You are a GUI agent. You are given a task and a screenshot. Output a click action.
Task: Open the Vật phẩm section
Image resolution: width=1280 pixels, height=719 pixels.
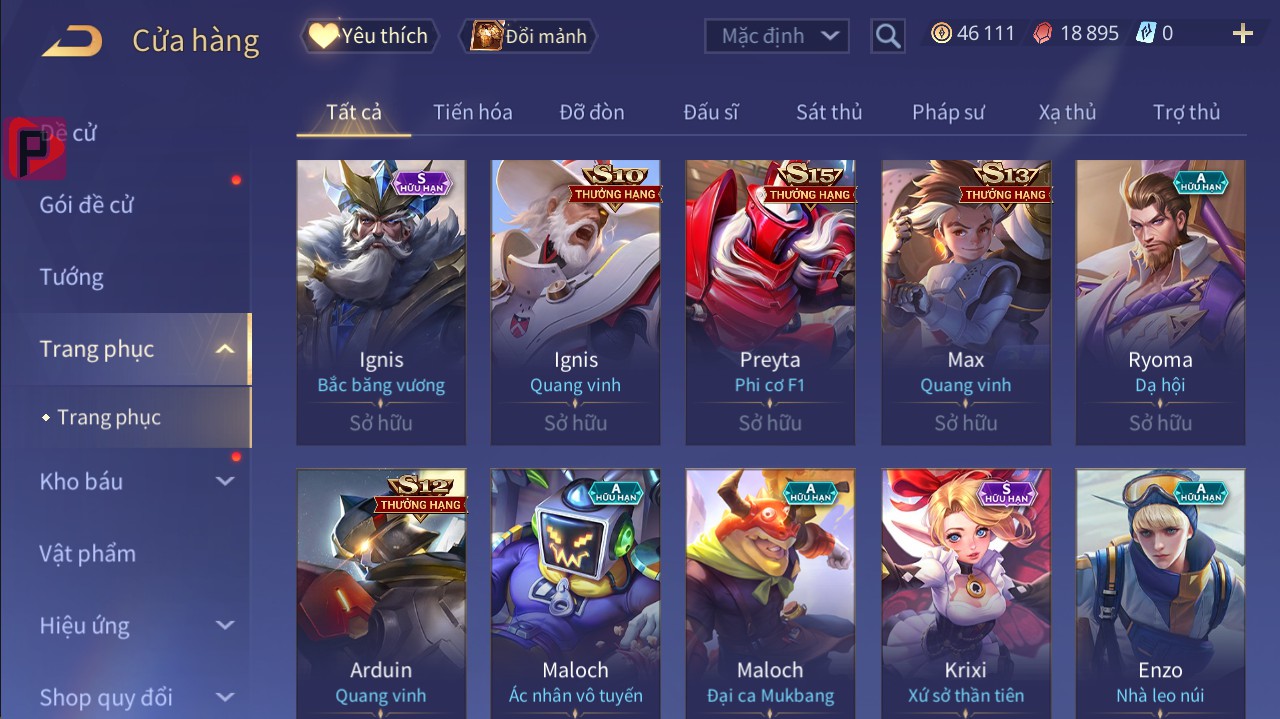87,553
